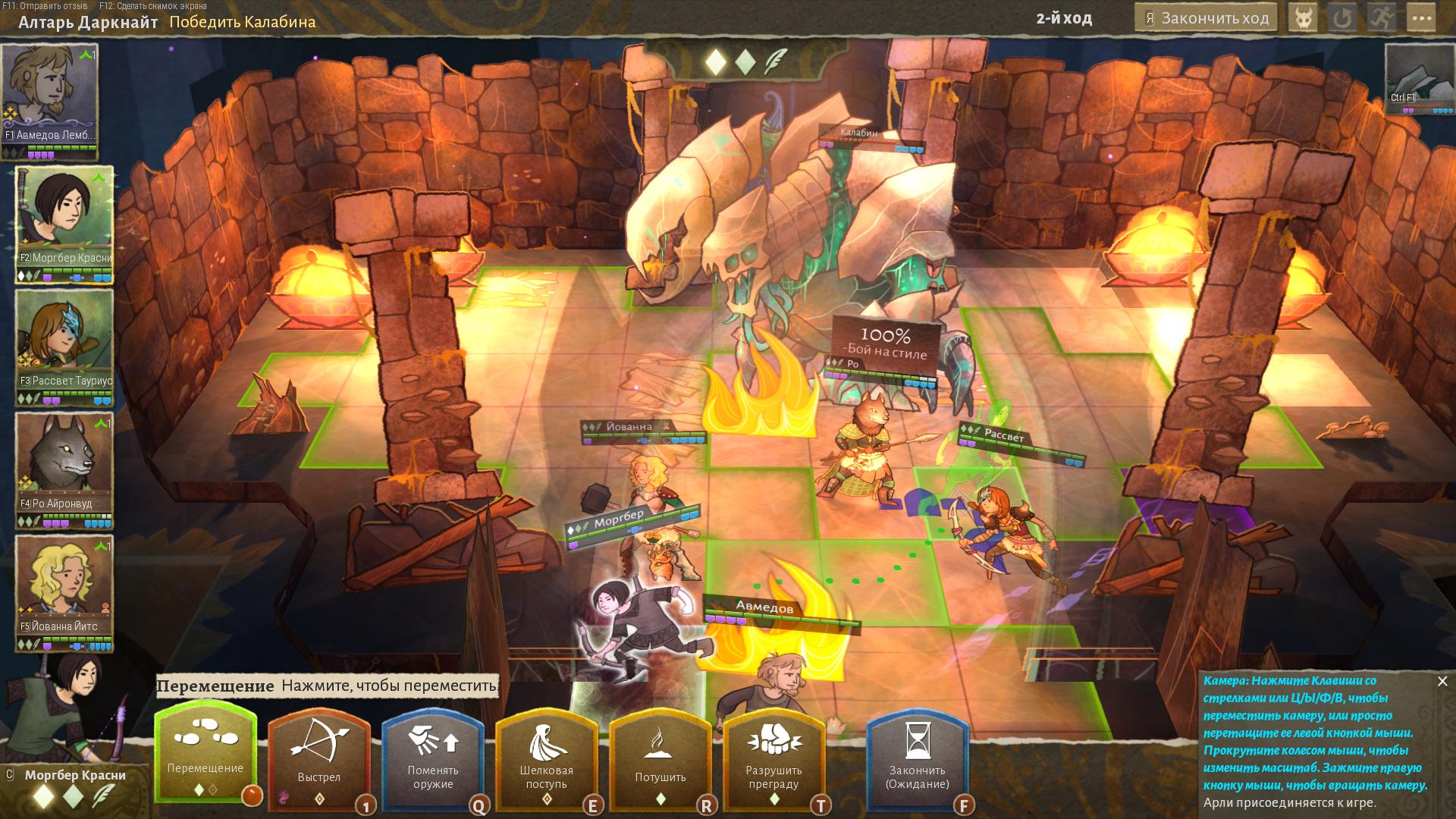This screenshot has height=819, width=1456.
Task: Open the three-dots options menu
Action: (x=1422, y=18)
